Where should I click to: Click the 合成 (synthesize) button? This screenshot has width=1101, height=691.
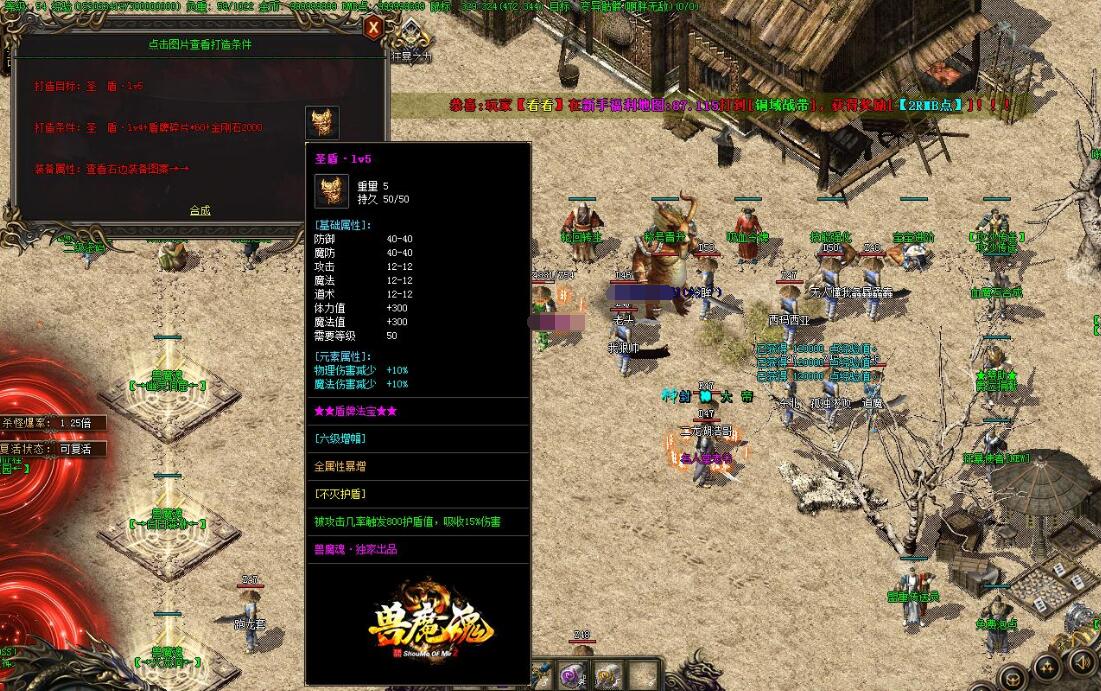point(200,211)
